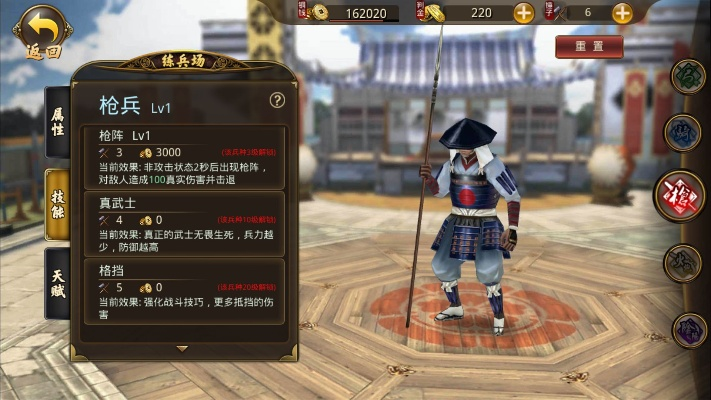Switch to the 属性 attributes tab
The height and width of the screenshot is (400, 711).
click(58, 121)
